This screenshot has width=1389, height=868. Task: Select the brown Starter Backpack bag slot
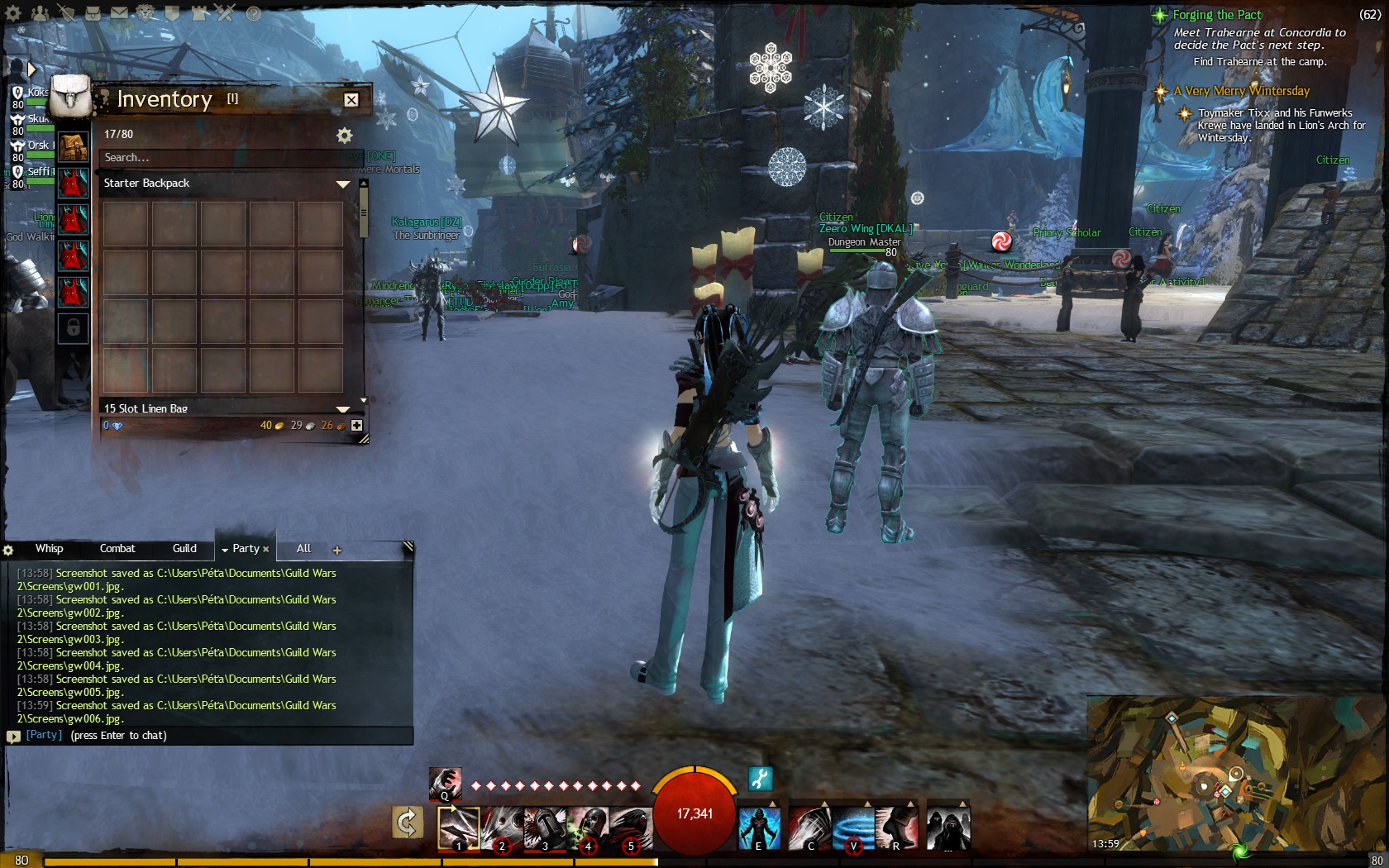coord(74,147)
